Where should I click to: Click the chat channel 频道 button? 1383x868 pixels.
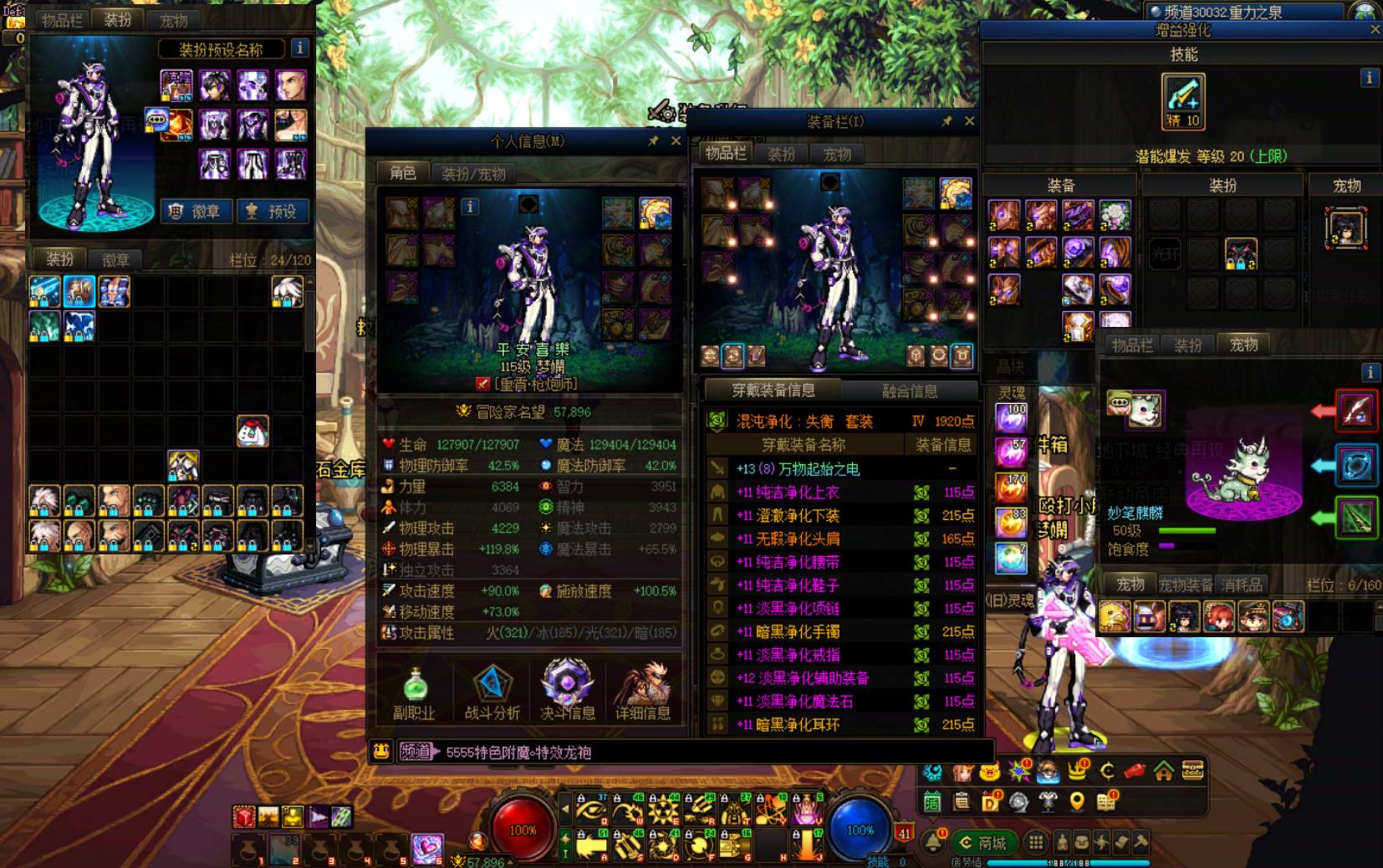click(x=416, y=751)
